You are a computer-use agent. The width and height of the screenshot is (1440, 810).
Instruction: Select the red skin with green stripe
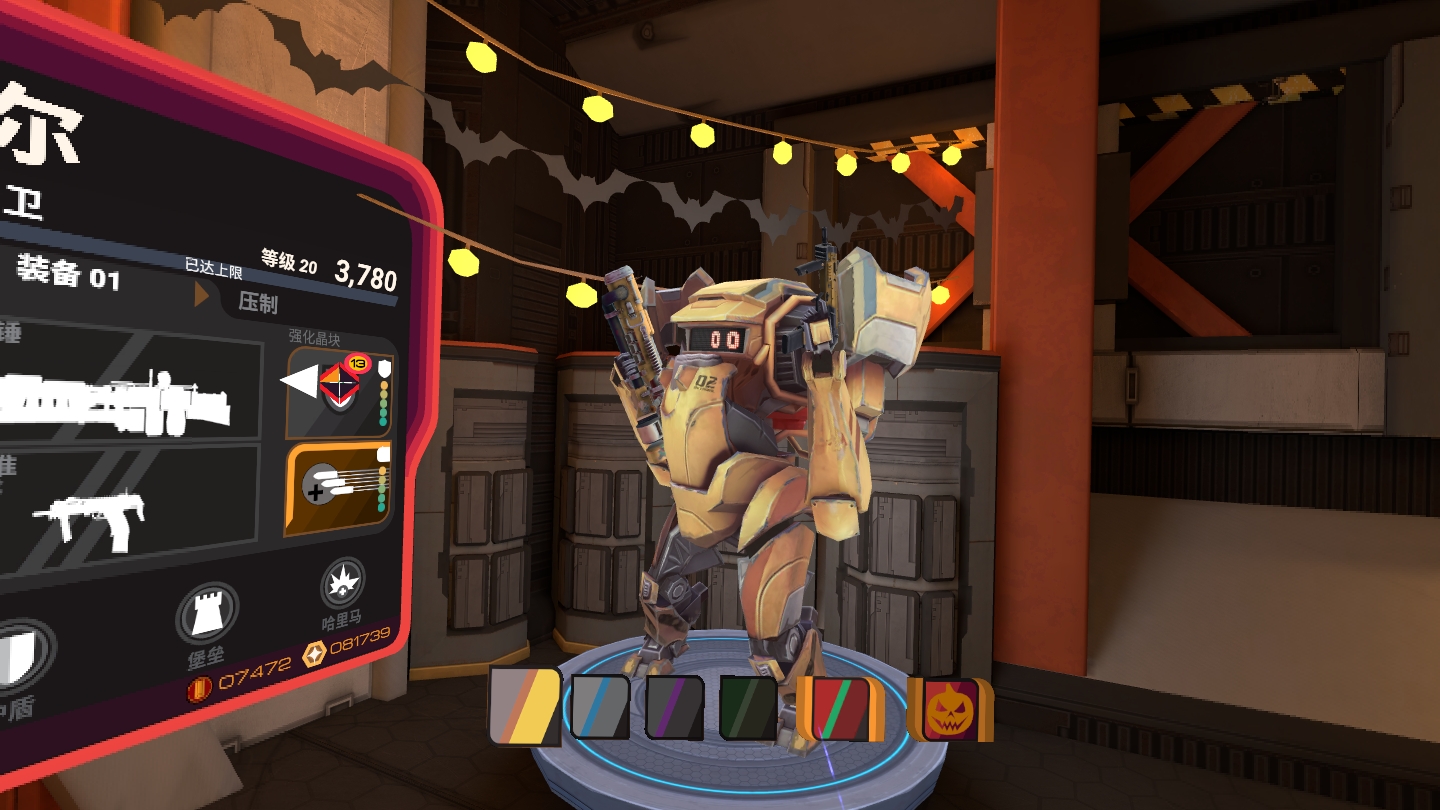tap(841, 707)
